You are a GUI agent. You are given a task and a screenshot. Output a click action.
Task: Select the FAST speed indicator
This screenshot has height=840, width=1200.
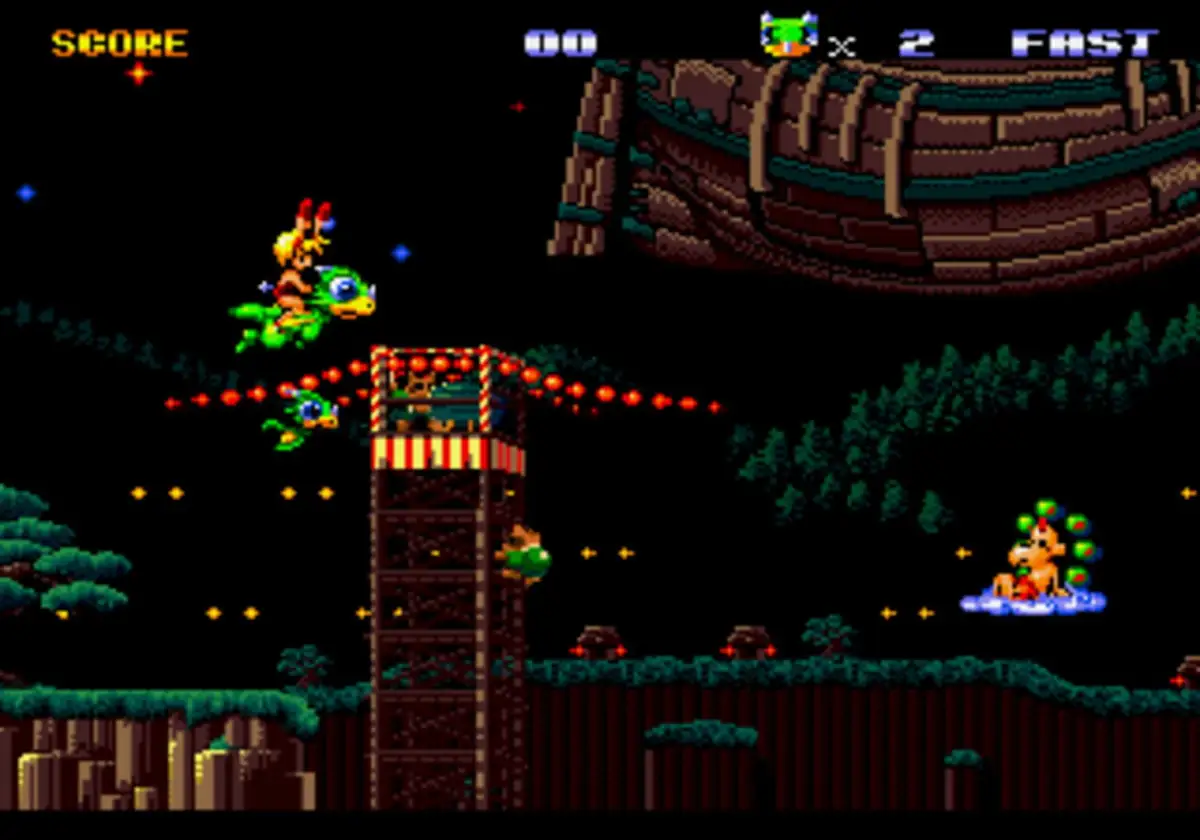tap(1084, 43)
